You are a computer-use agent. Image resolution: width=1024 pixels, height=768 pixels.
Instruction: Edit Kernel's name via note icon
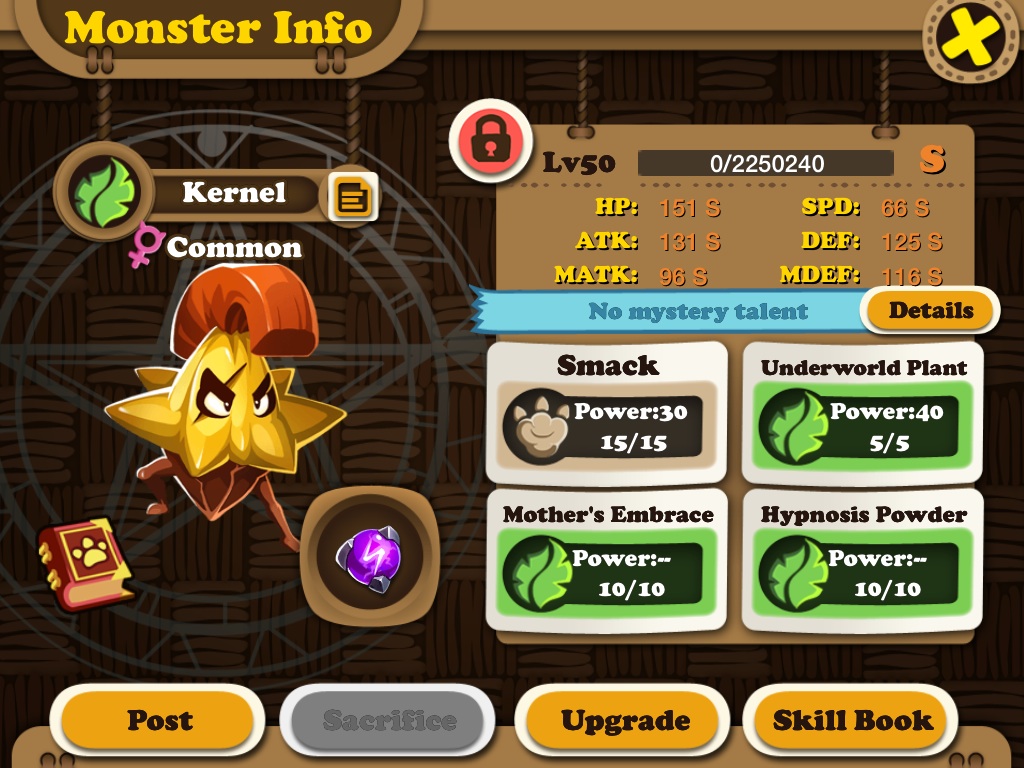coord(353,197)
